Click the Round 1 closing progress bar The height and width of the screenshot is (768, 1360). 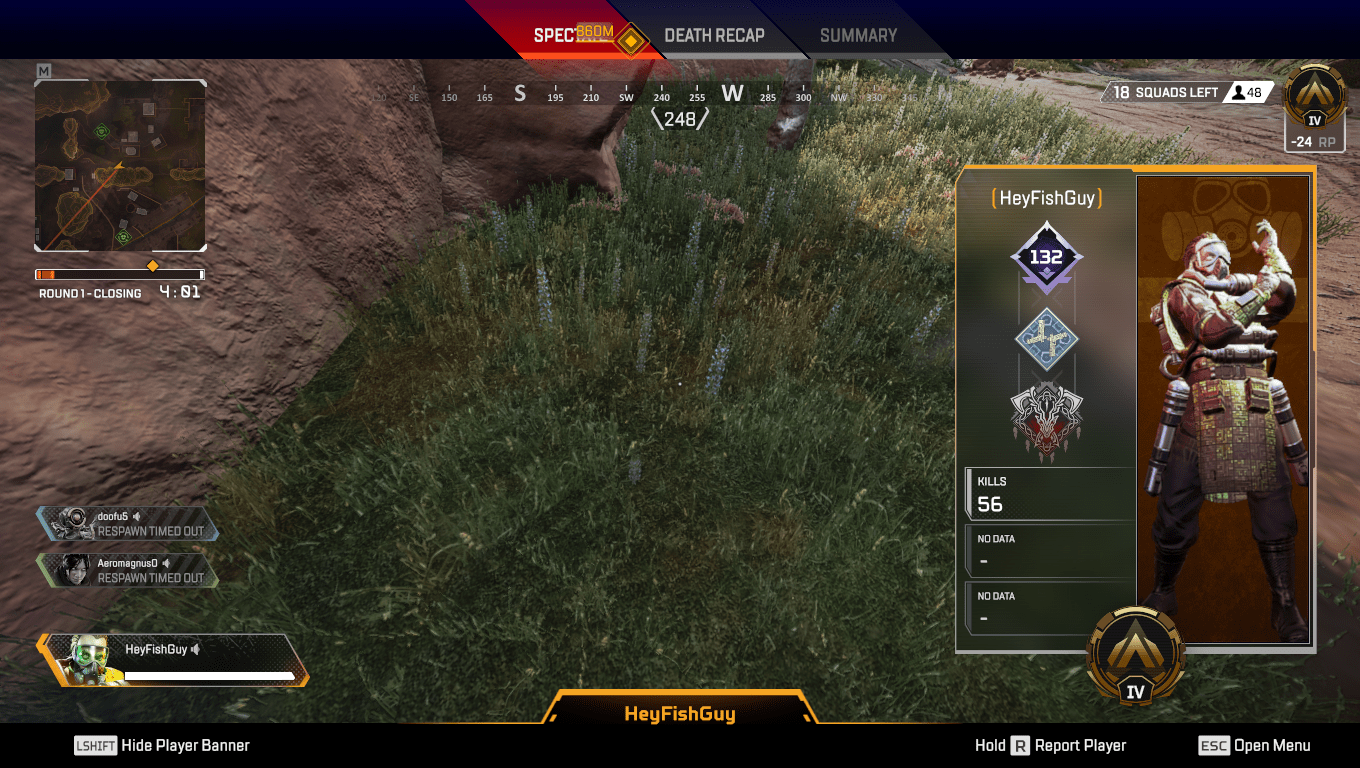click(119, 273)
